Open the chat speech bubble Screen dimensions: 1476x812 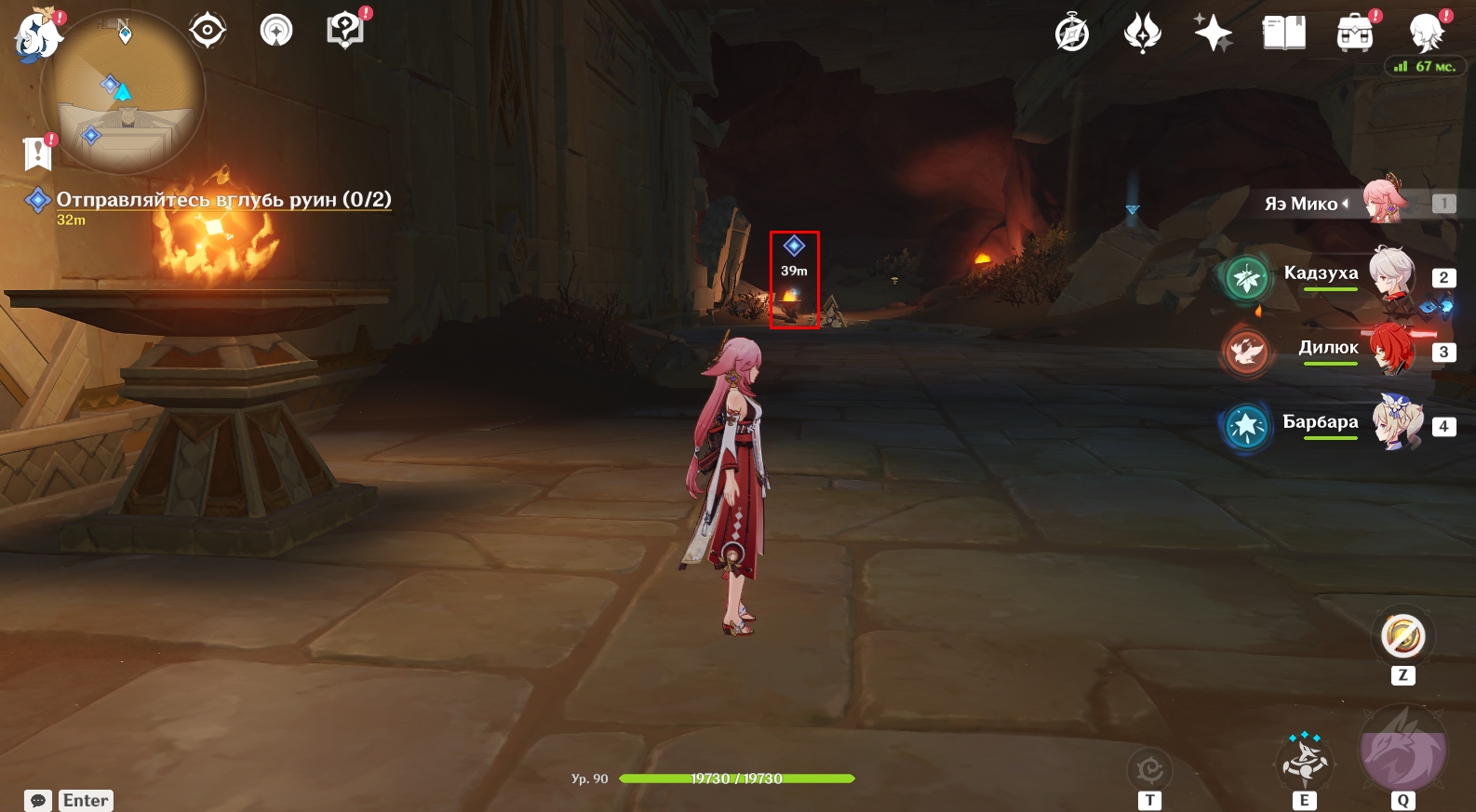click(38, 801)
